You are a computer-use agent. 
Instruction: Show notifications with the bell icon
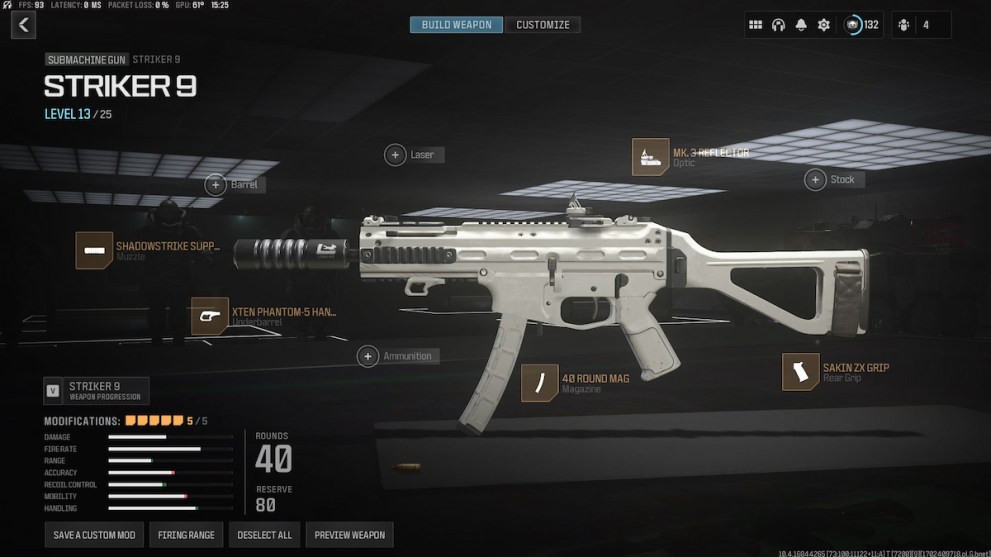click(801, 25)
